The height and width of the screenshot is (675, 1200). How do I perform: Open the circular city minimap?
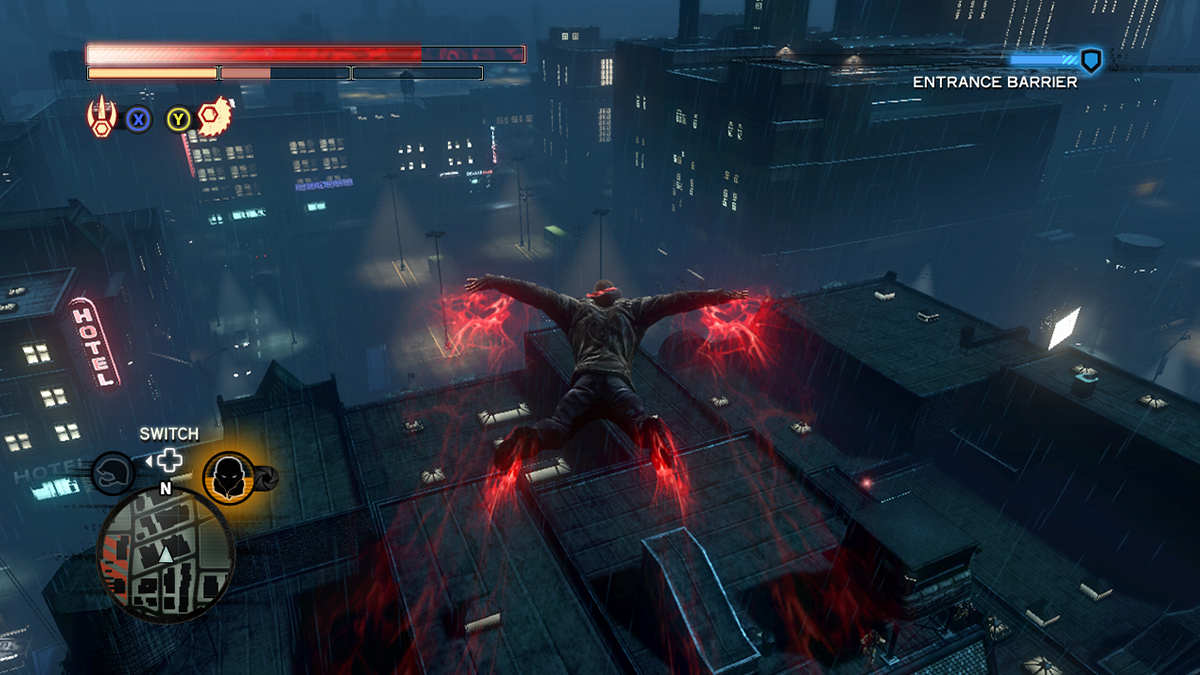(165, 553)
